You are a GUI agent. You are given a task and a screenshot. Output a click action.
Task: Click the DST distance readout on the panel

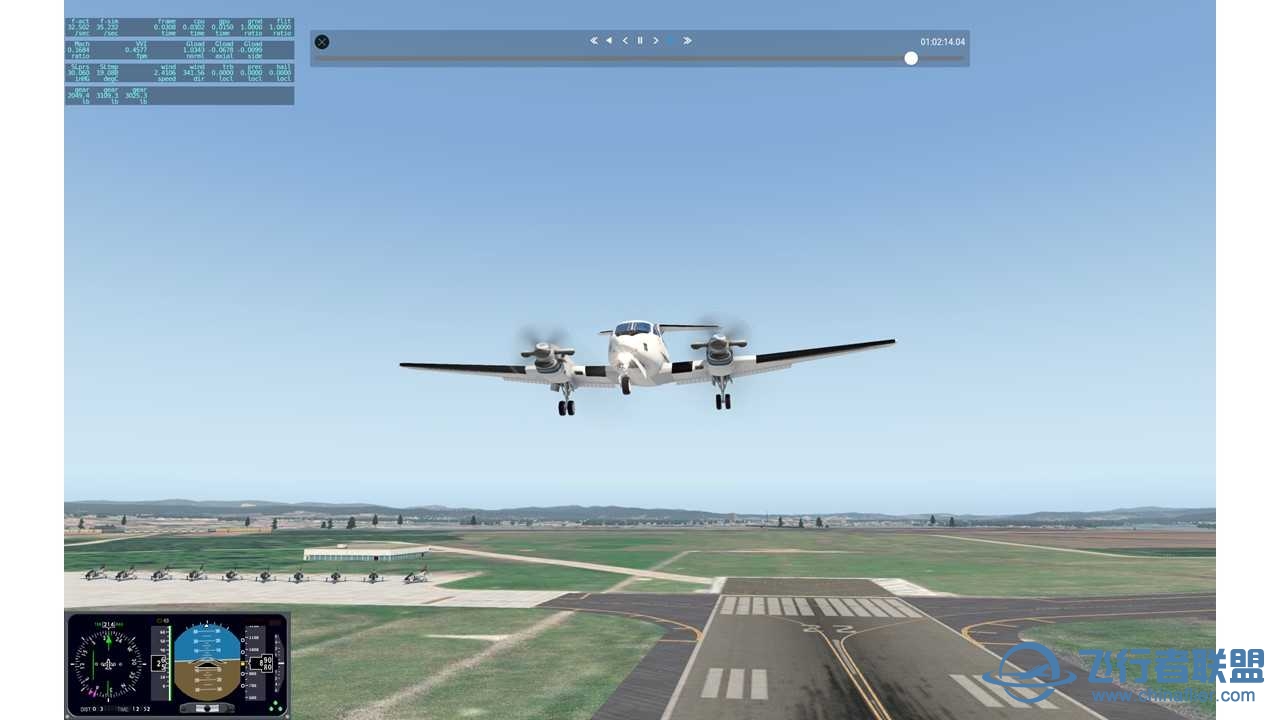click(x=88, y=708)
